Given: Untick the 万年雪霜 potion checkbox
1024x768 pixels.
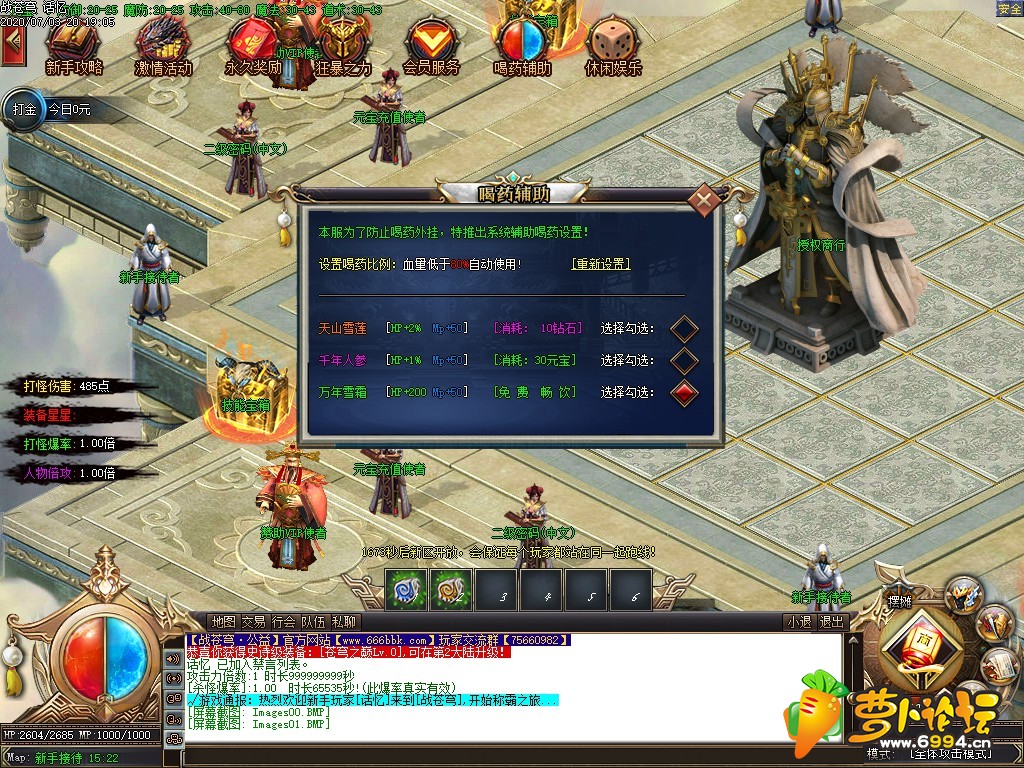Looking at the screenshot, I should 684,392.
